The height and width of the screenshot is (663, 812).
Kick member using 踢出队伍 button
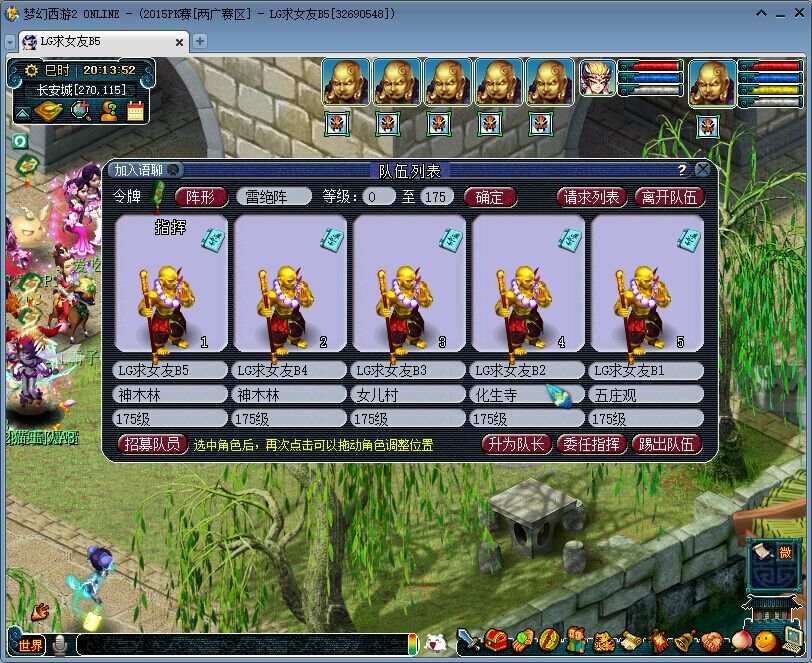667,444
